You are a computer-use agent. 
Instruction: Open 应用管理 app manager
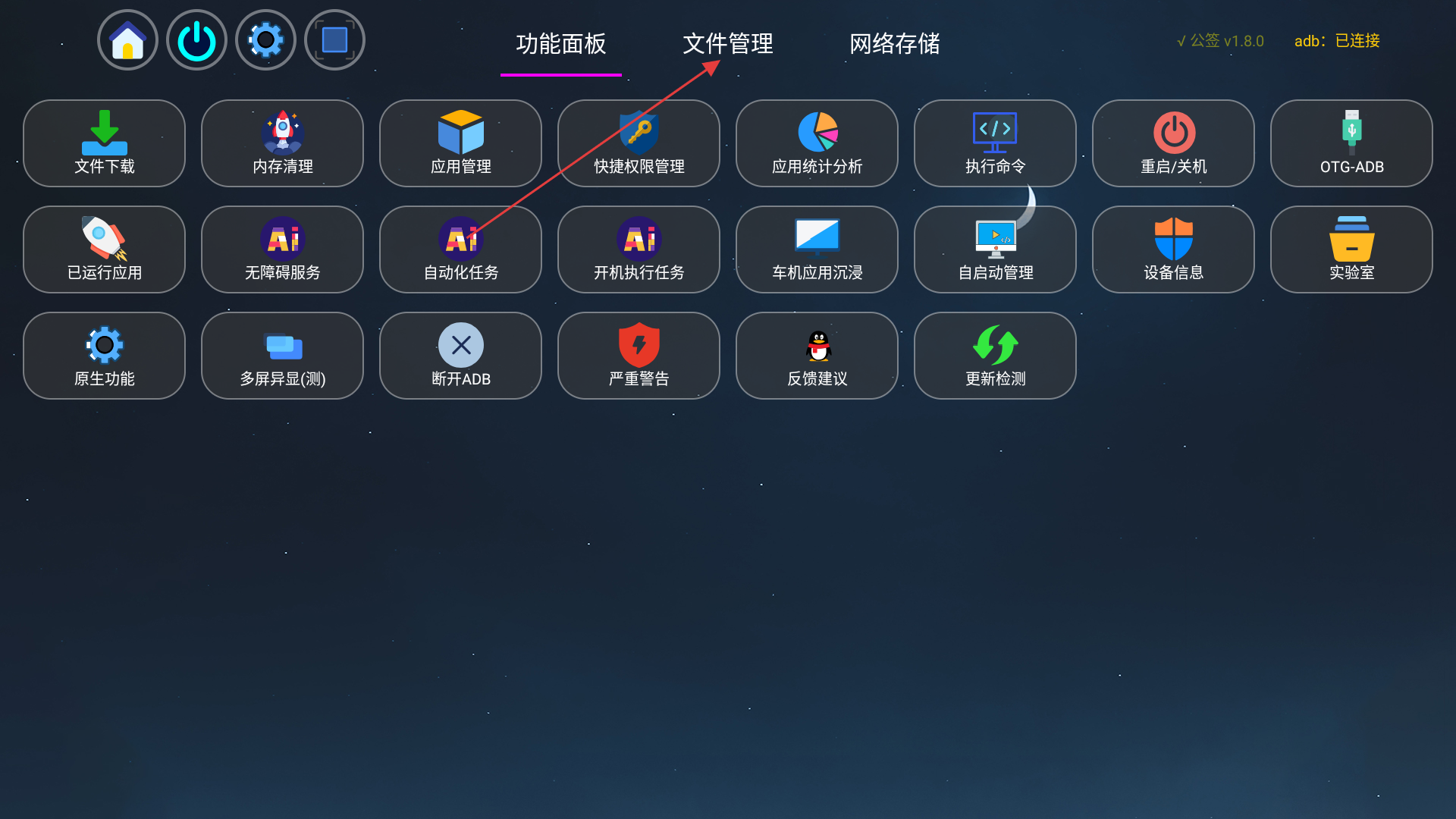460,143
